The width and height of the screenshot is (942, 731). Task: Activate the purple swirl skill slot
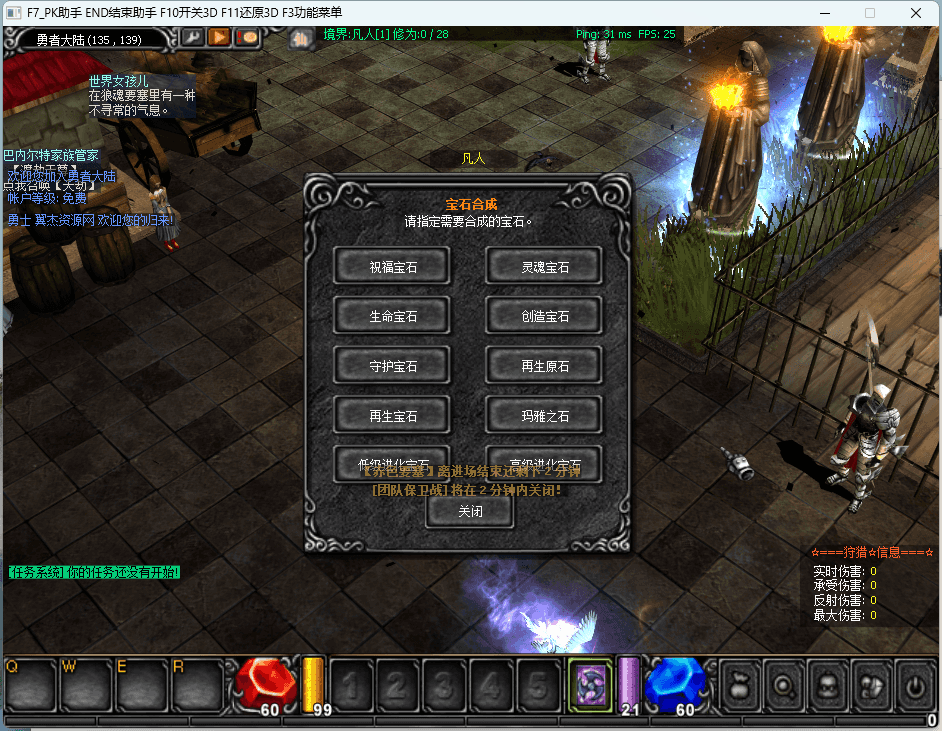click(591, 684)
